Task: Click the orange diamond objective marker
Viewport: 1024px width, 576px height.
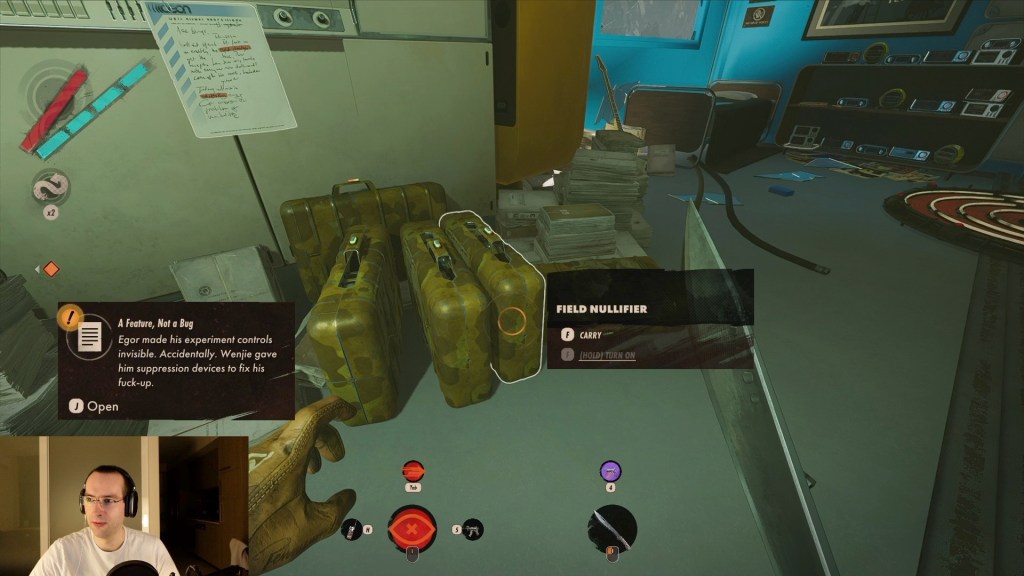Action: (51, 269)
